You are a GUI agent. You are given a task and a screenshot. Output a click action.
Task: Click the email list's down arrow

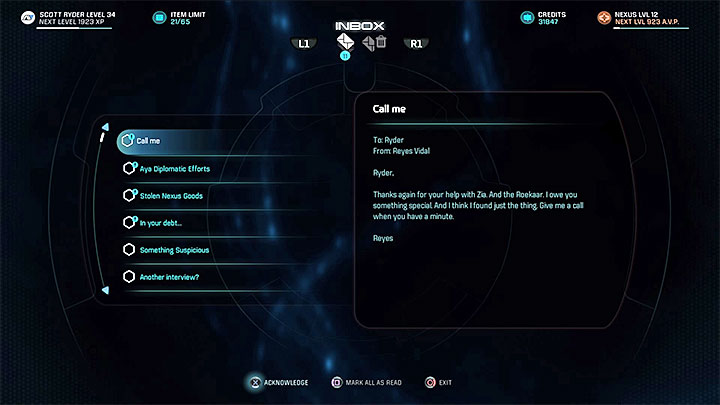105,292
